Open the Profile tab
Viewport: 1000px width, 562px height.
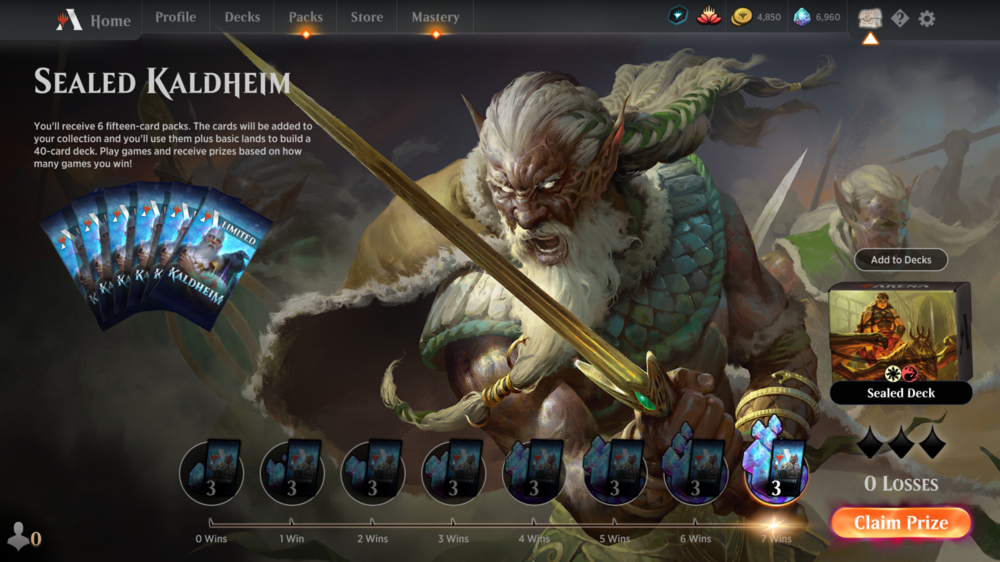coord(175,17)
